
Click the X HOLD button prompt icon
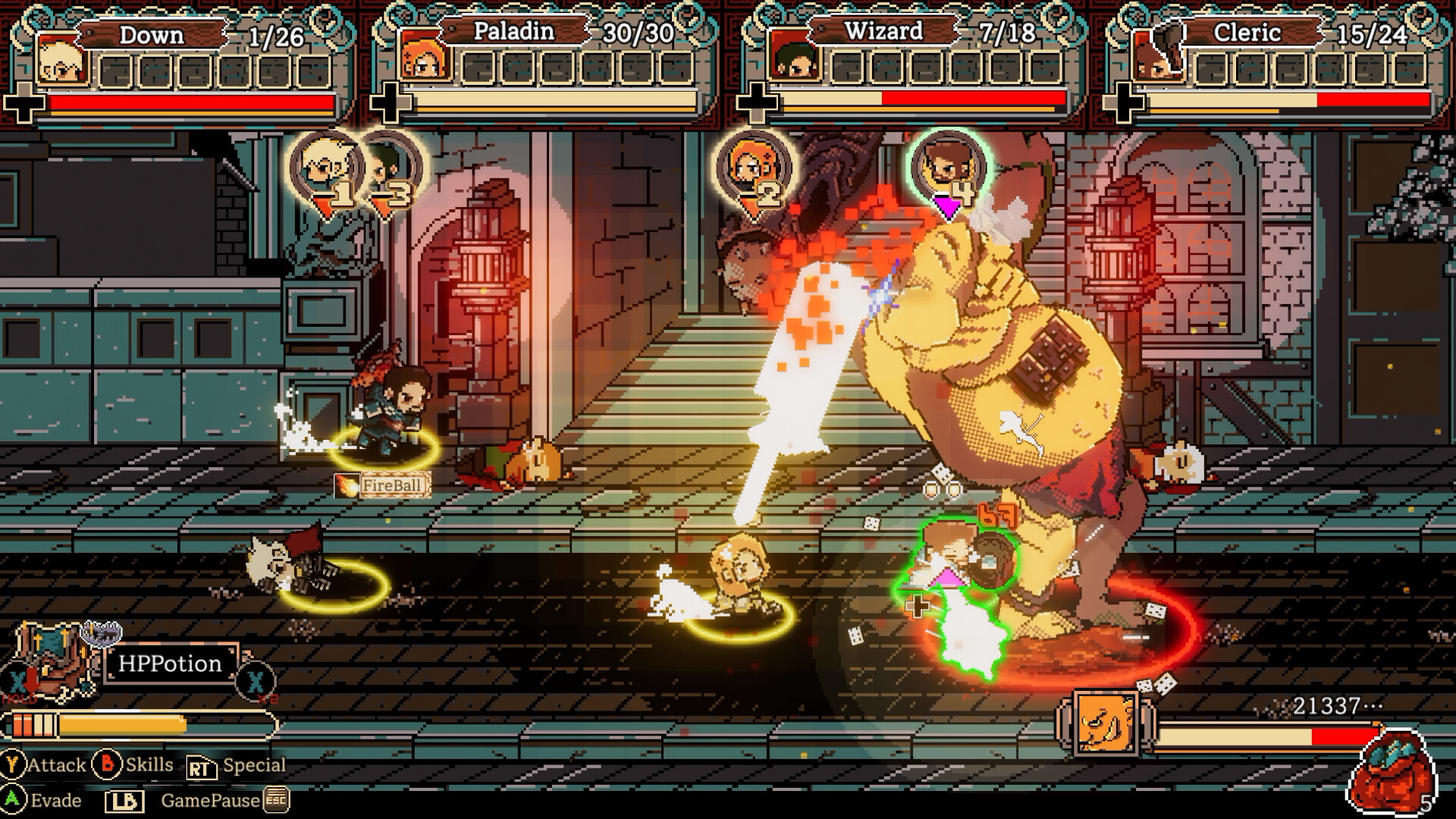[18, 681]
